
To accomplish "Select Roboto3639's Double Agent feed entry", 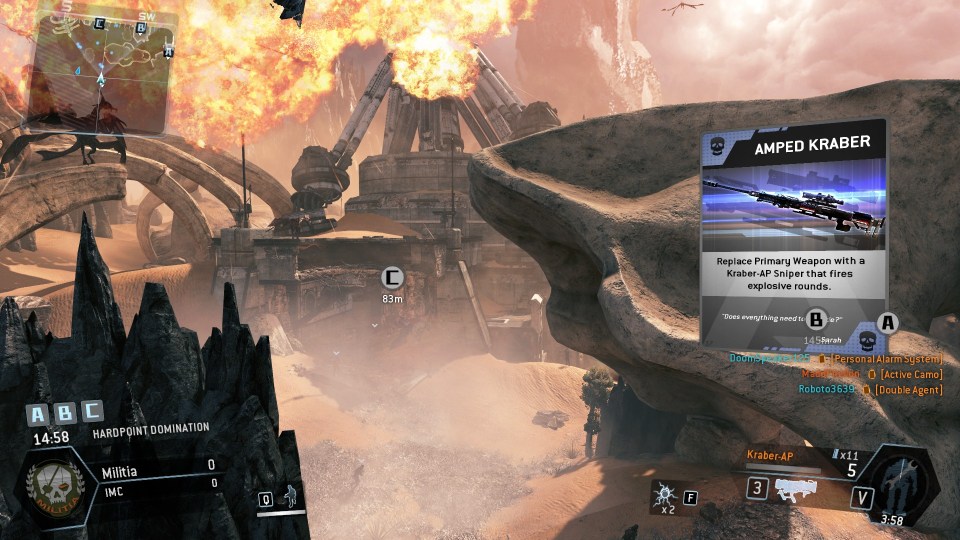I will tap(871, 388).
